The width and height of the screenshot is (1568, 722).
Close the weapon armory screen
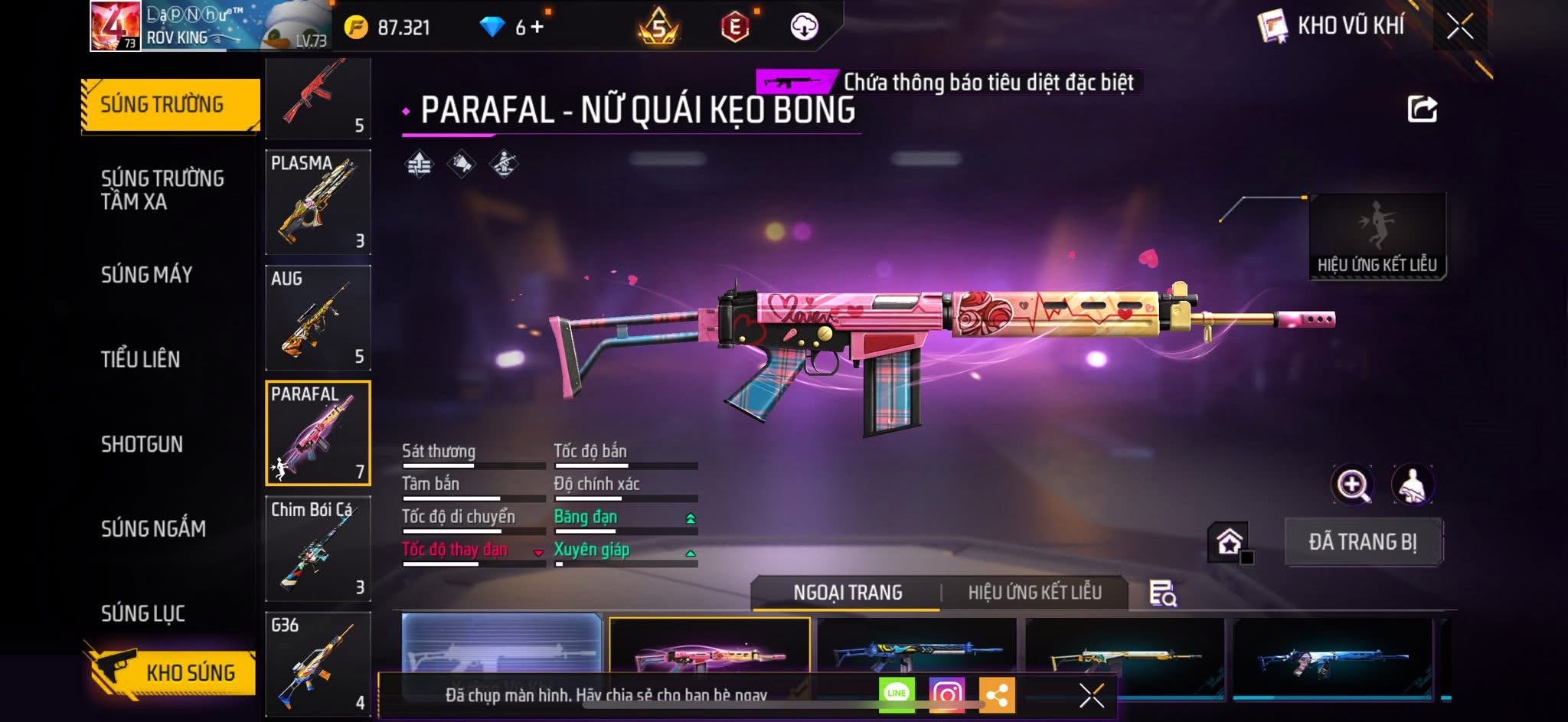pos(1459,27)
